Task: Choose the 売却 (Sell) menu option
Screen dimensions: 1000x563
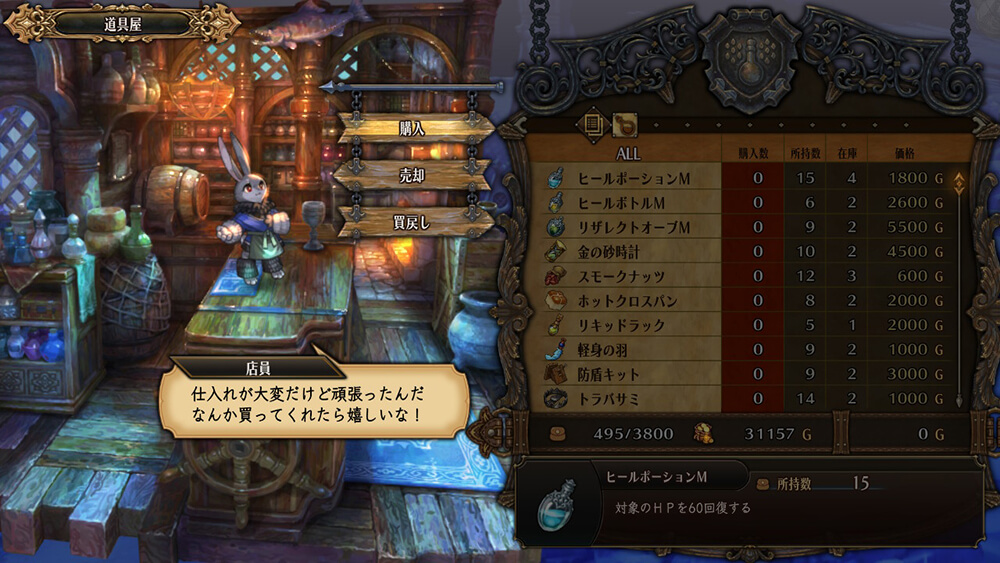Action: tap(412, 174)
